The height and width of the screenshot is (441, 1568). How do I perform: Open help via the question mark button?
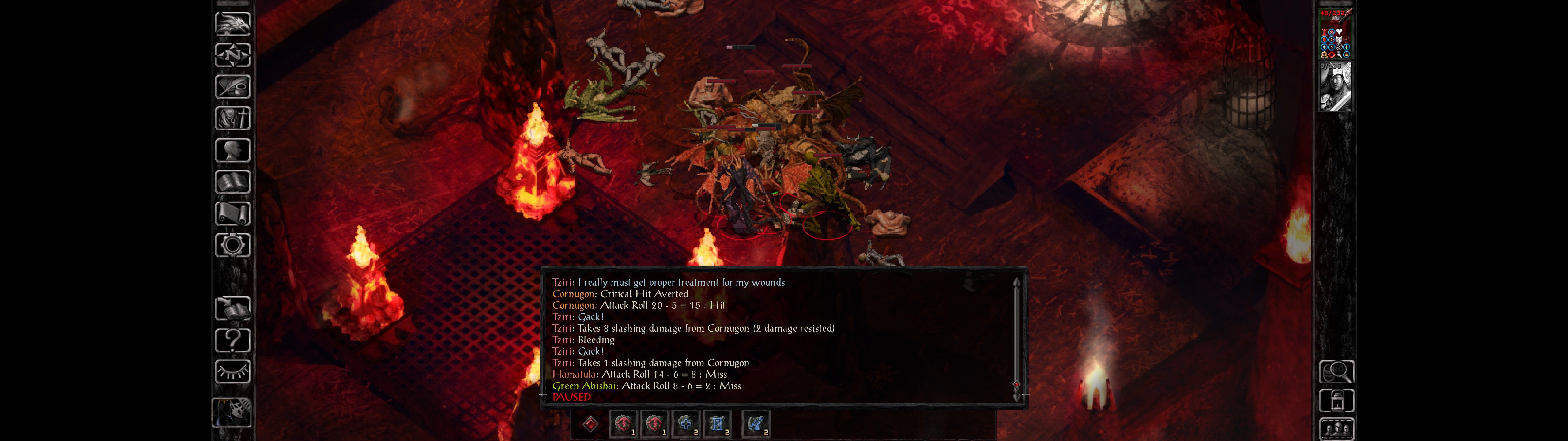[232, 341]
